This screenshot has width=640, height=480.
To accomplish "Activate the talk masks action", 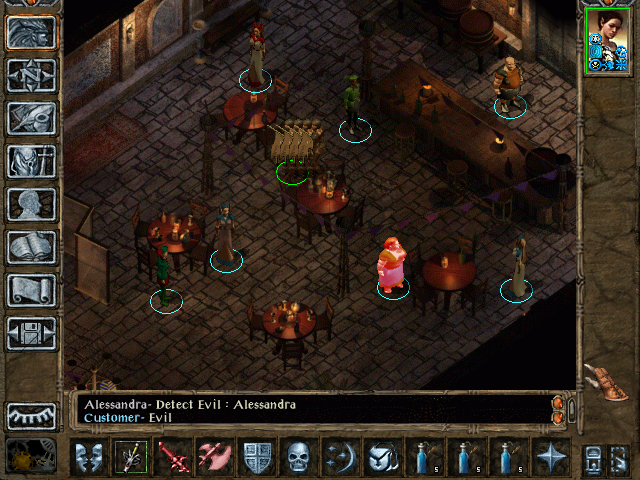I will 89,457.
